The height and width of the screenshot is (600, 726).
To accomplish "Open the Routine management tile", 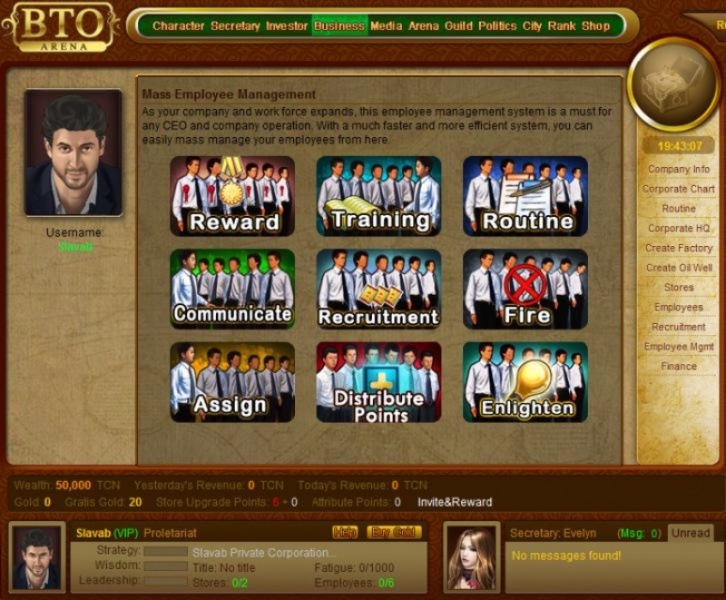I will (x=524, y=197).
